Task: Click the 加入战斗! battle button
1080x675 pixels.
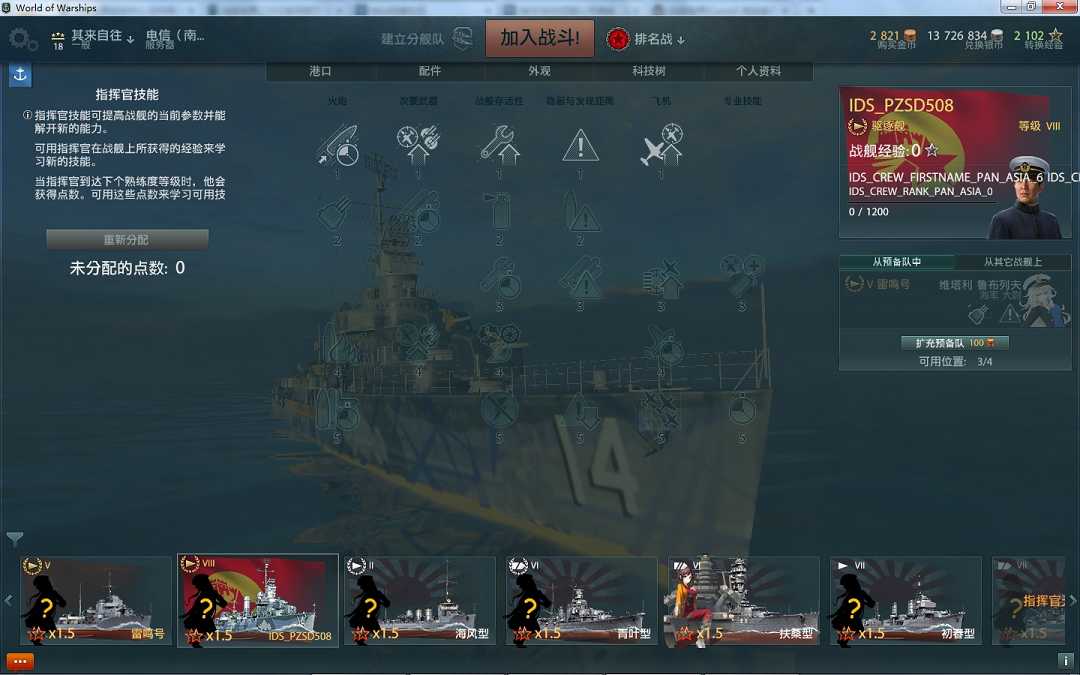Action: [539, 38]
